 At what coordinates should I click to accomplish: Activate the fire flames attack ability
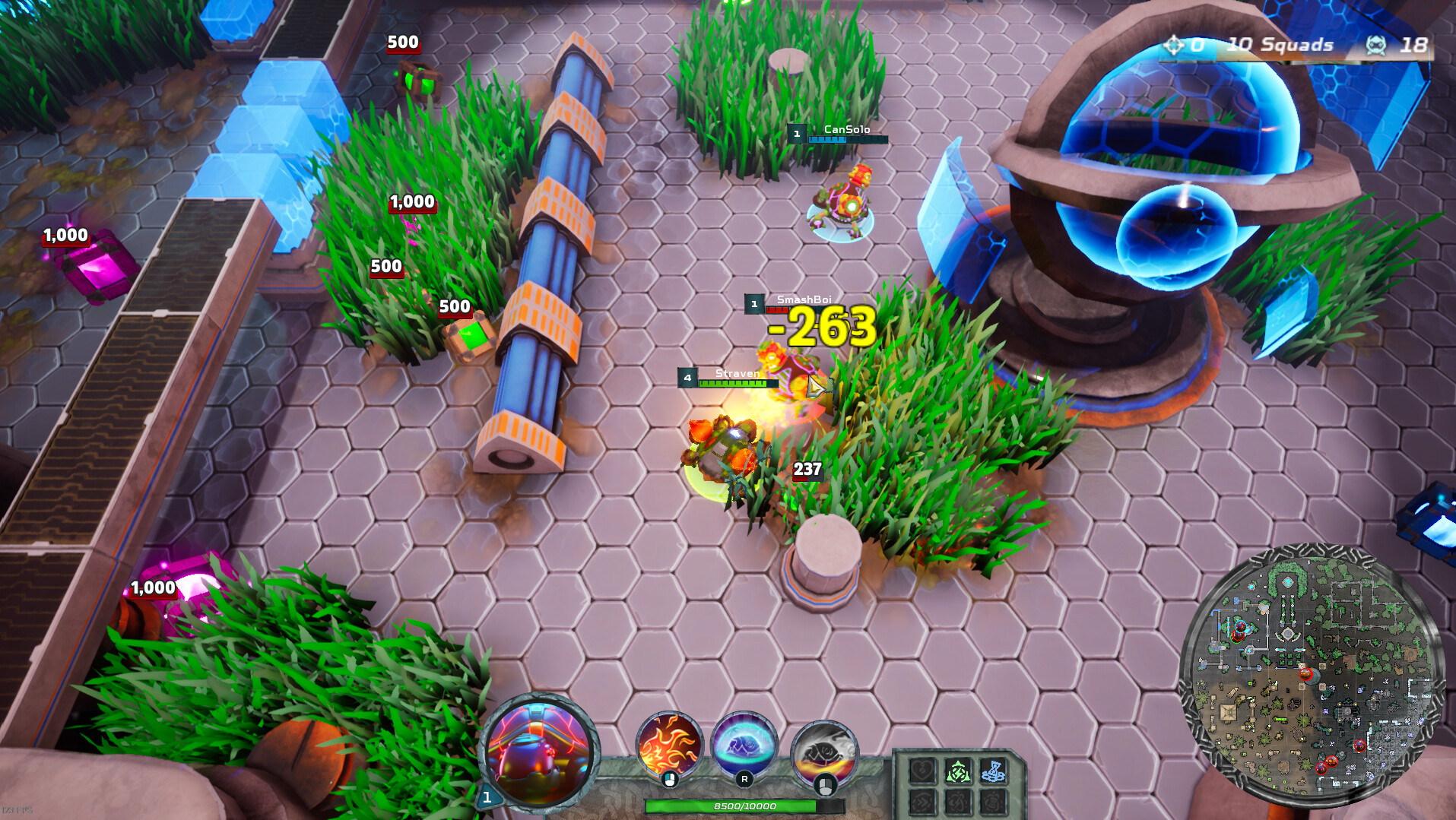[x=669, y=746]
